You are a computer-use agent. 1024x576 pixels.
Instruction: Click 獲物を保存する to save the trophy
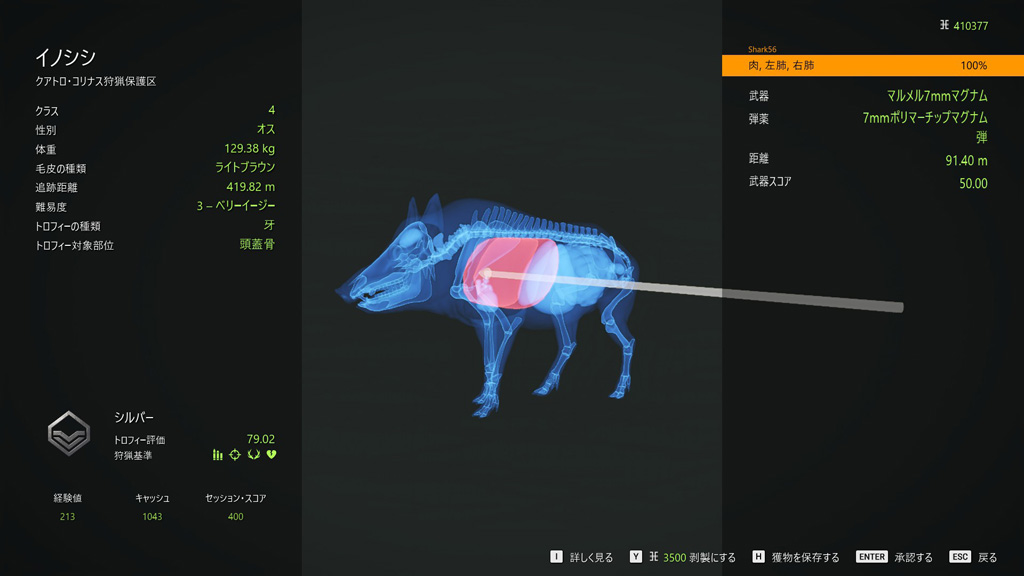796,557
